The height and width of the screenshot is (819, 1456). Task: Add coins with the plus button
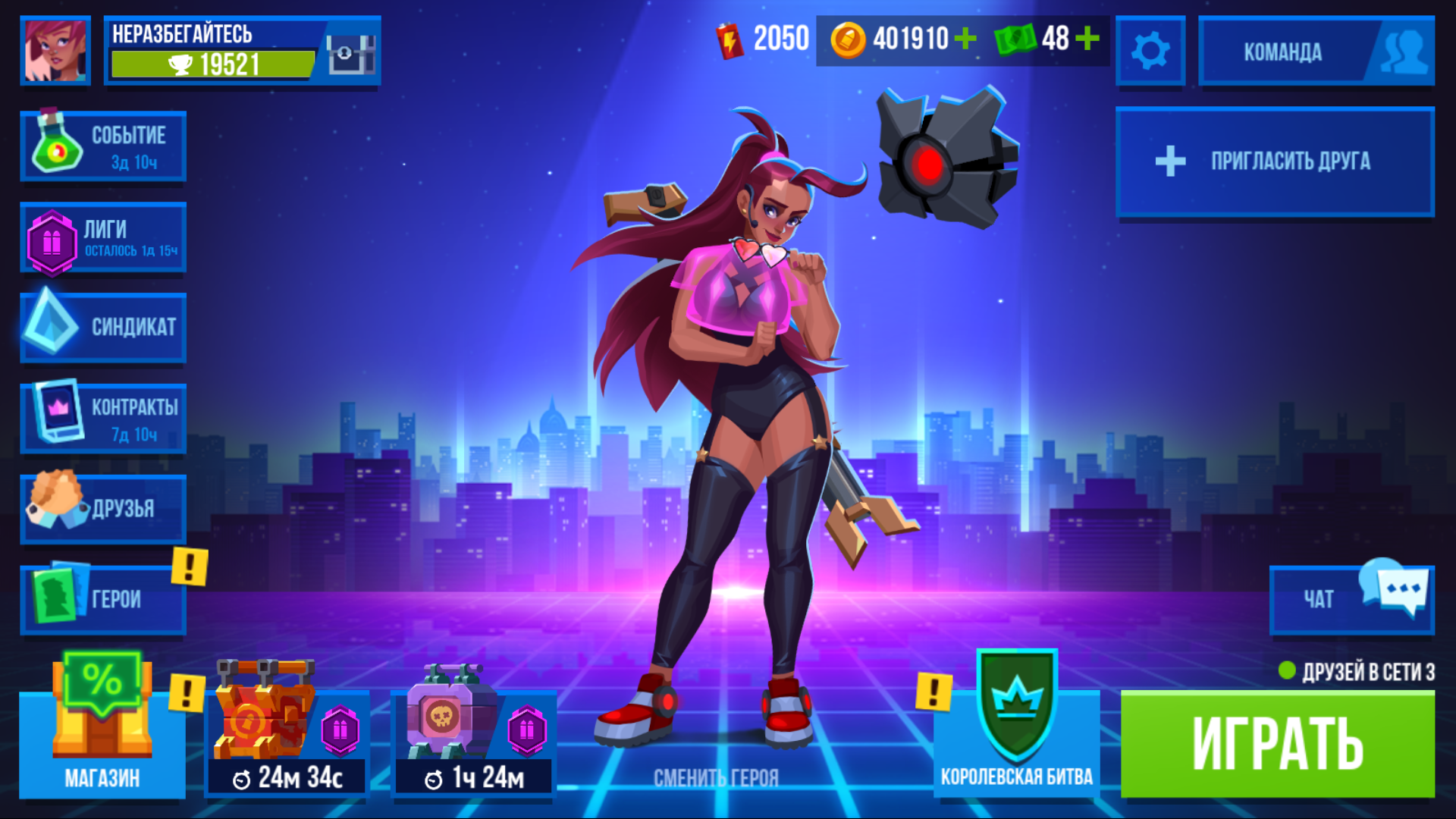point(965,38)
